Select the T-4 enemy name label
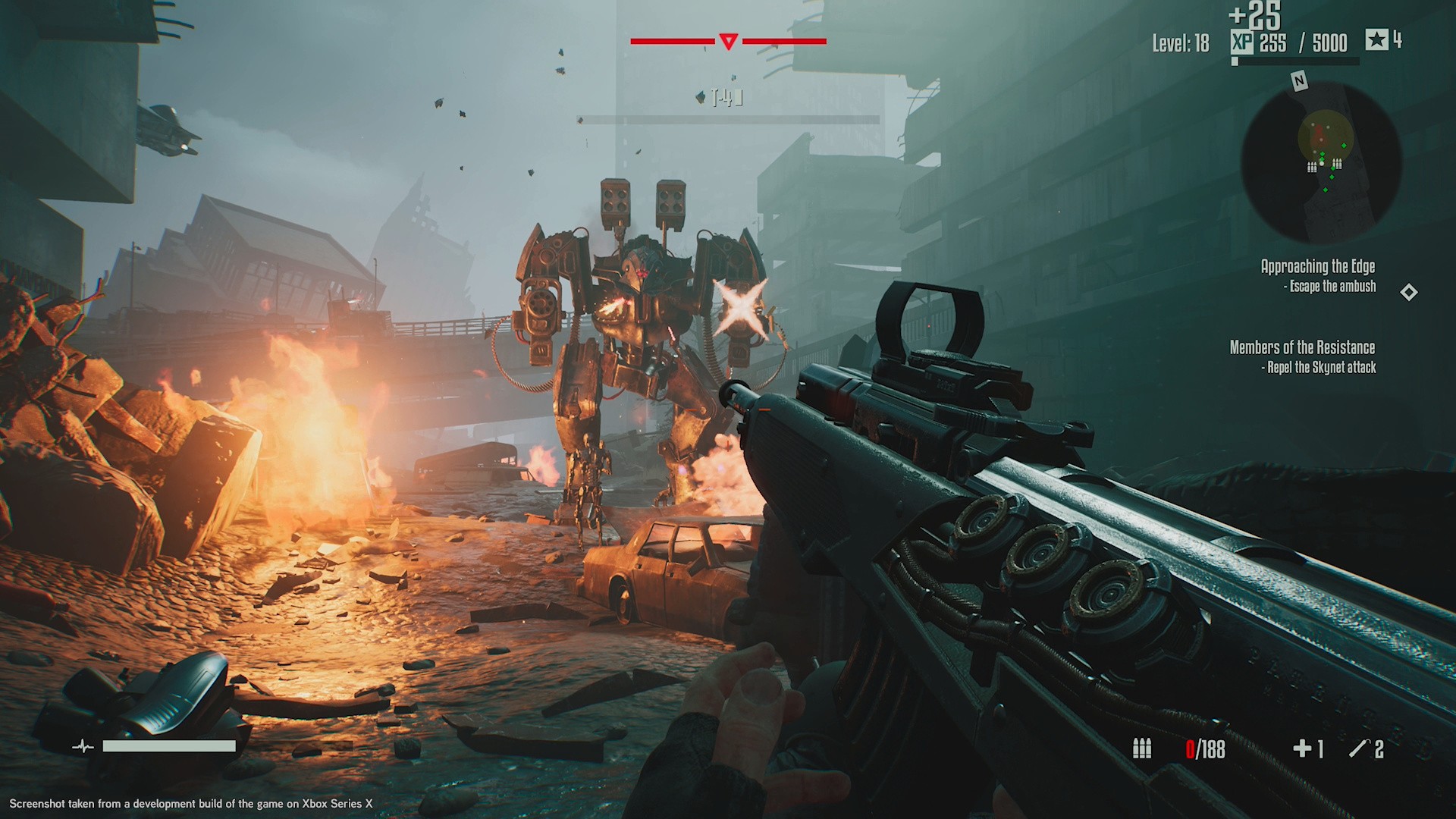 click(726, 97)
